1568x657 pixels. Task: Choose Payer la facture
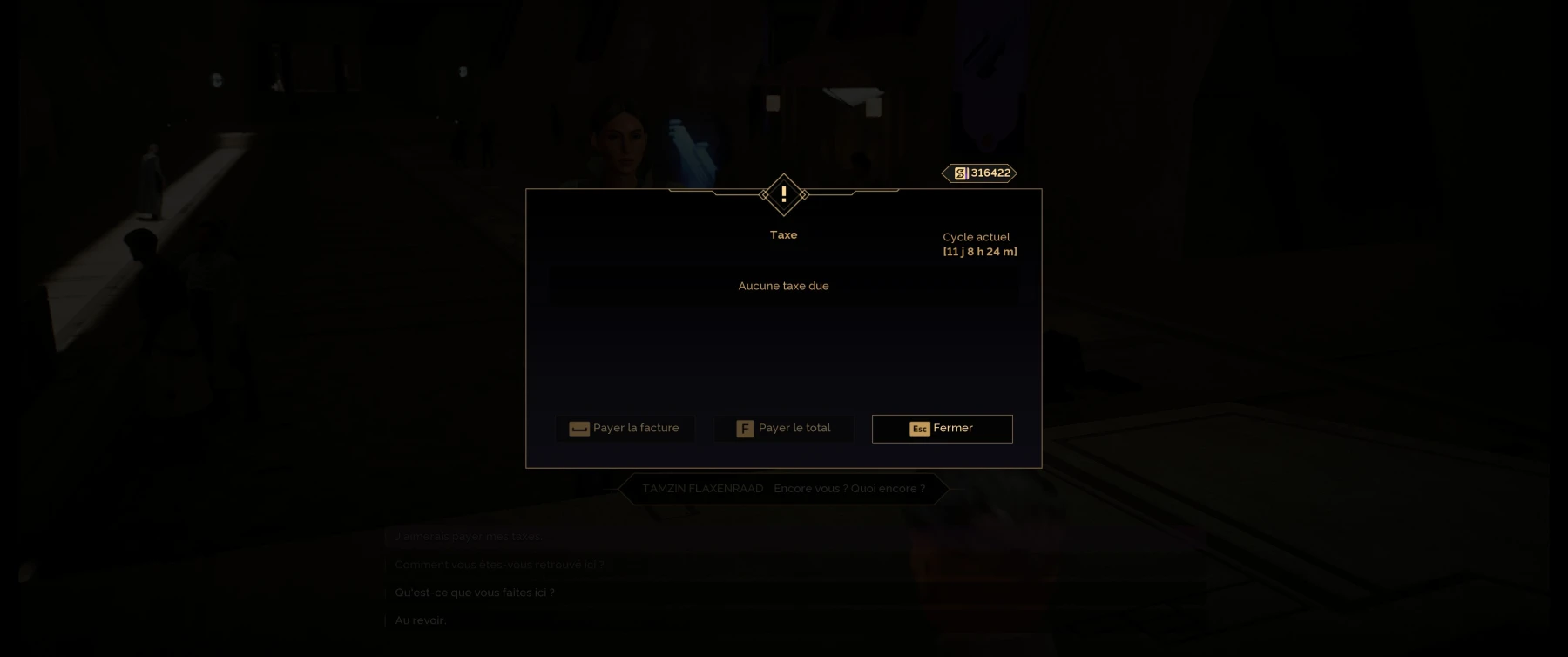(x=625, y=429)
